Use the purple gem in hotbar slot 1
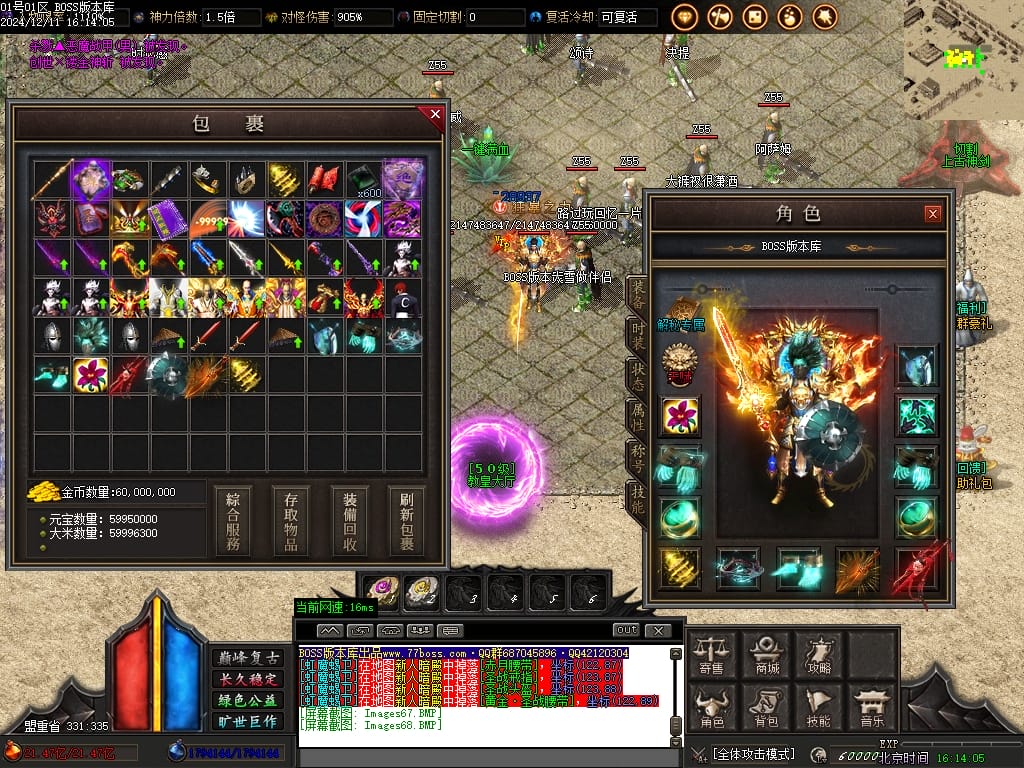Screen dimensions: 1024x768 click(381, 591)
